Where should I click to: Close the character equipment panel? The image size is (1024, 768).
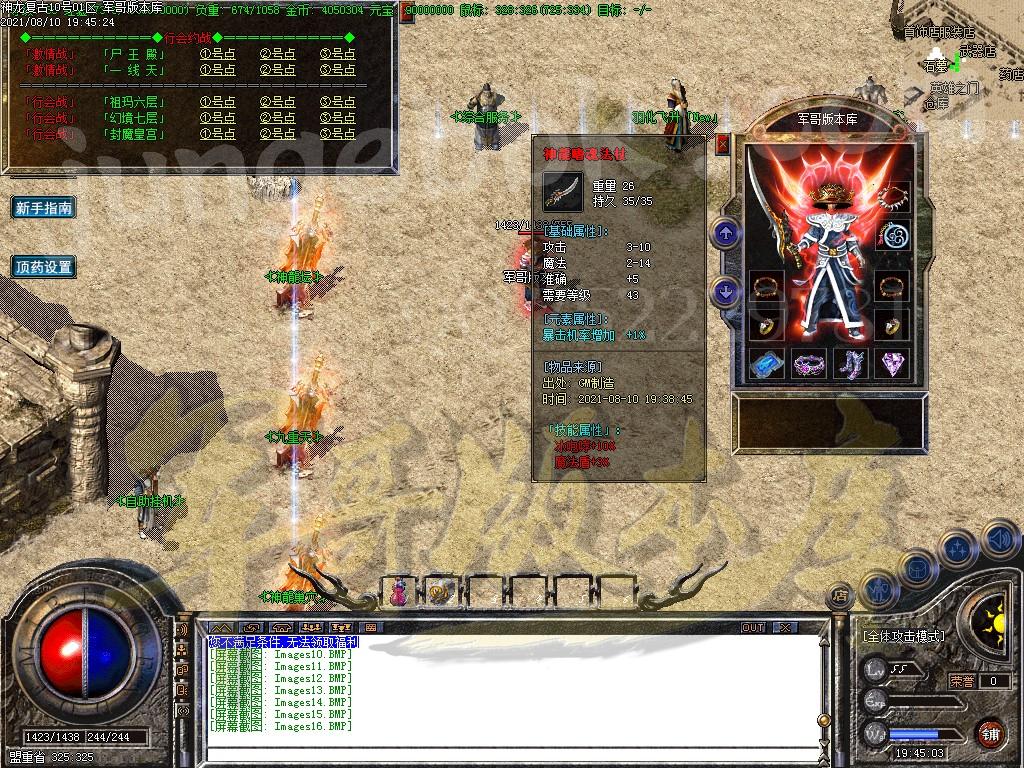coord(723,144)
